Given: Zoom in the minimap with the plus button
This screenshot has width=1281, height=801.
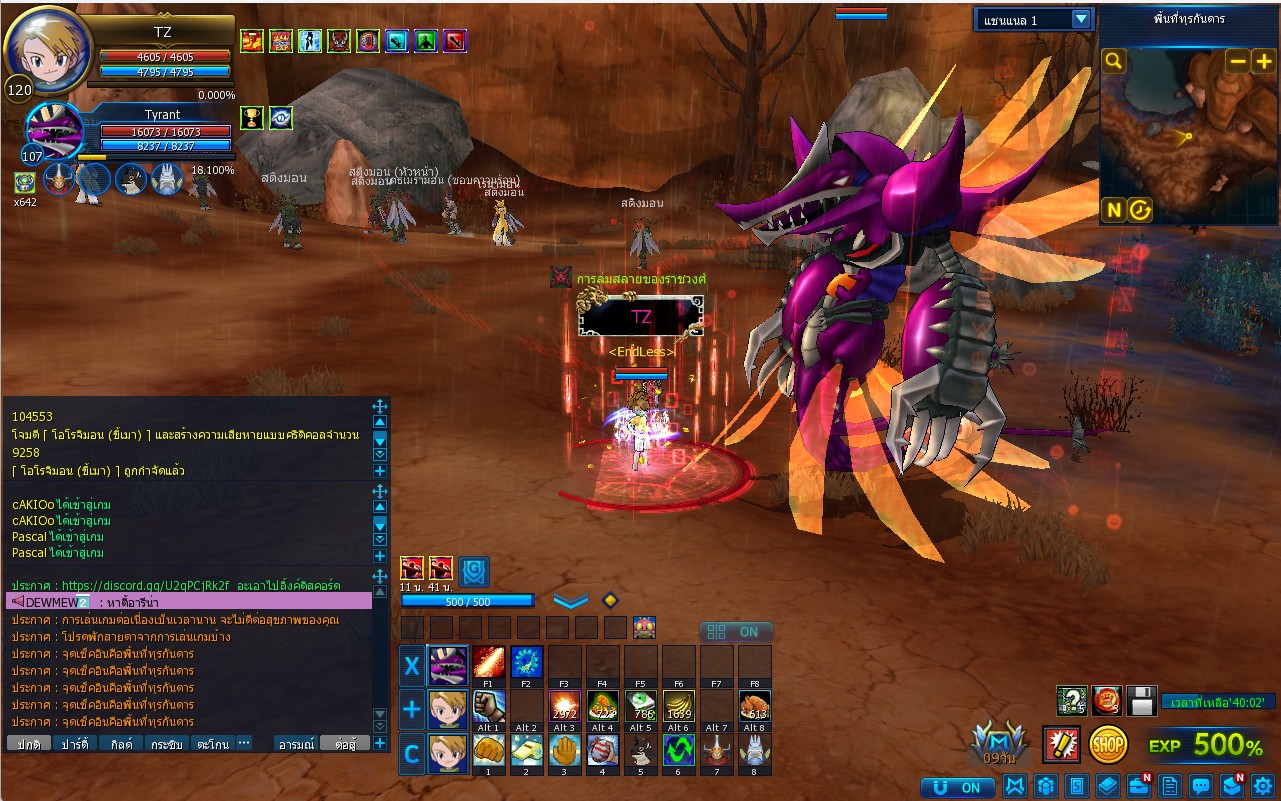Looking at the screenshot, I should (1263, 62).
